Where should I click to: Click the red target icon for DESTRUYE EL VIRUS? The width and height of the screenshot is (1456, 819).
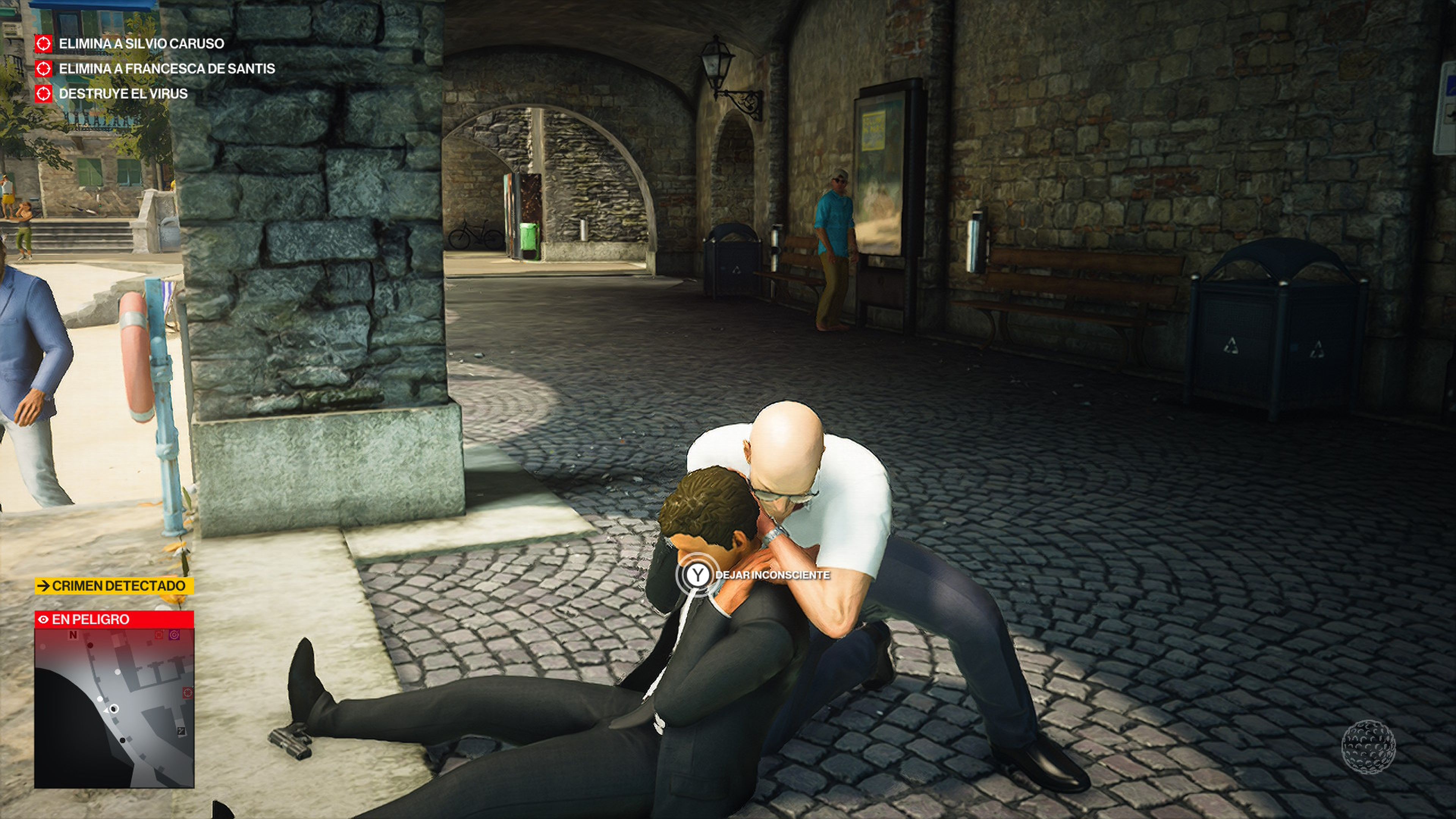pyautogui.click(x=45, y=96)
